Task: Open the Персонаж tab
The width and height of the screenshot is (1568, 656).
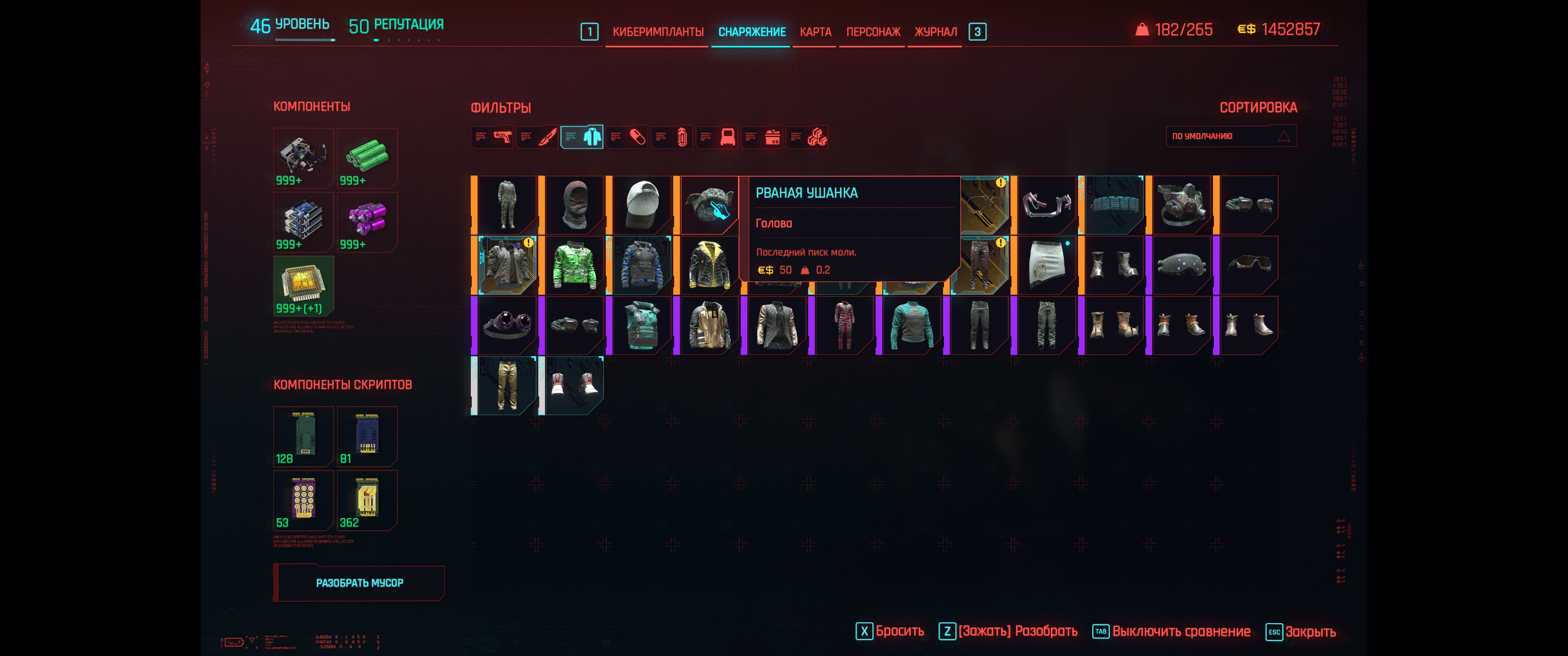Action: 873,31
